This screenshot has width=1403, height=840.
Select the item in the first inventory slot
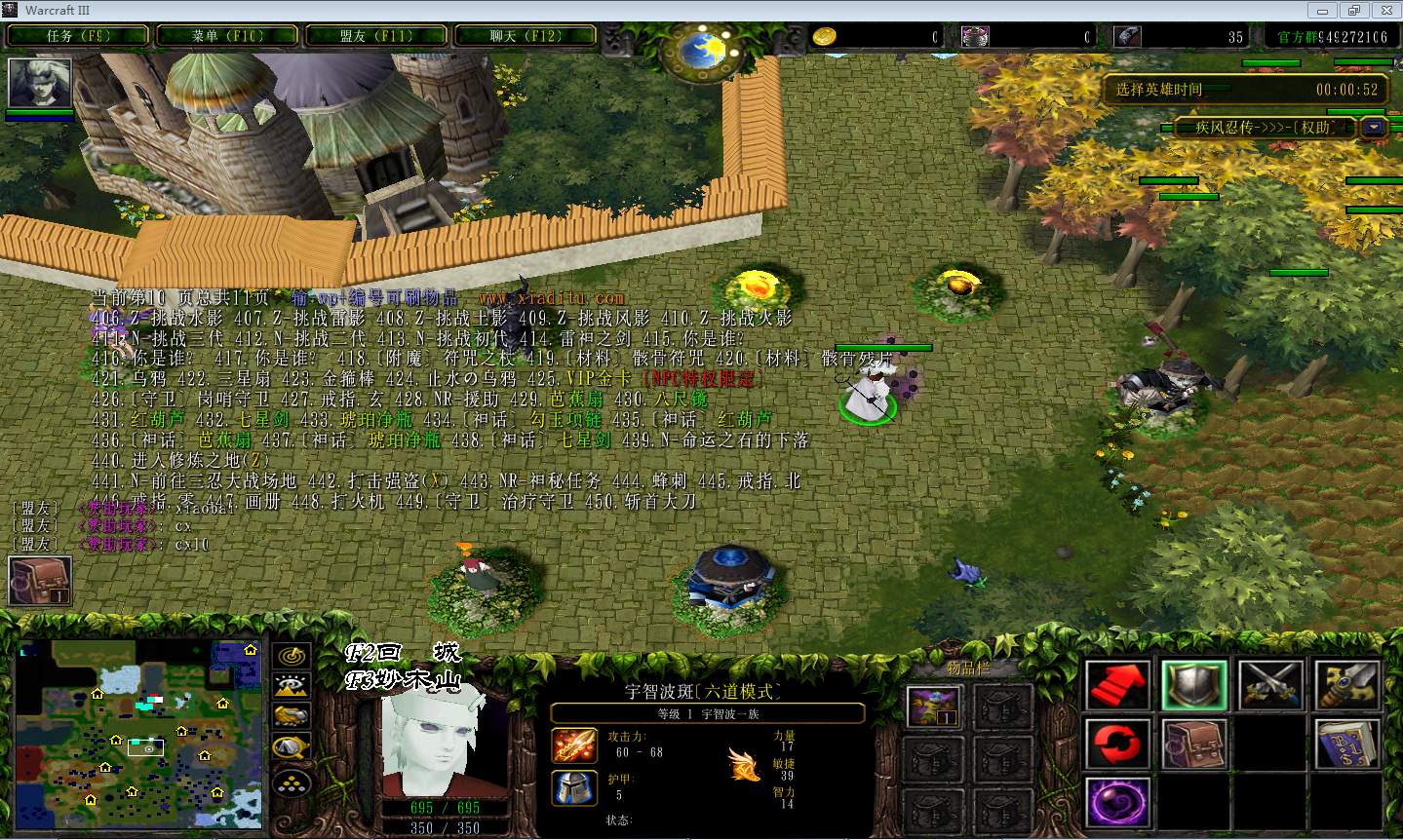[934, 706]
